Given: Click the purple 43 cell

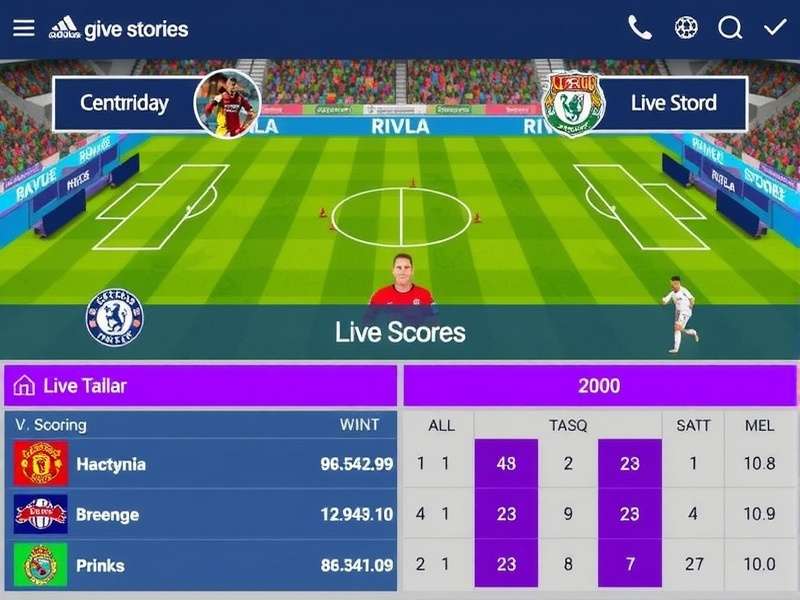Looking at the screenshot, I should (506, 464).
